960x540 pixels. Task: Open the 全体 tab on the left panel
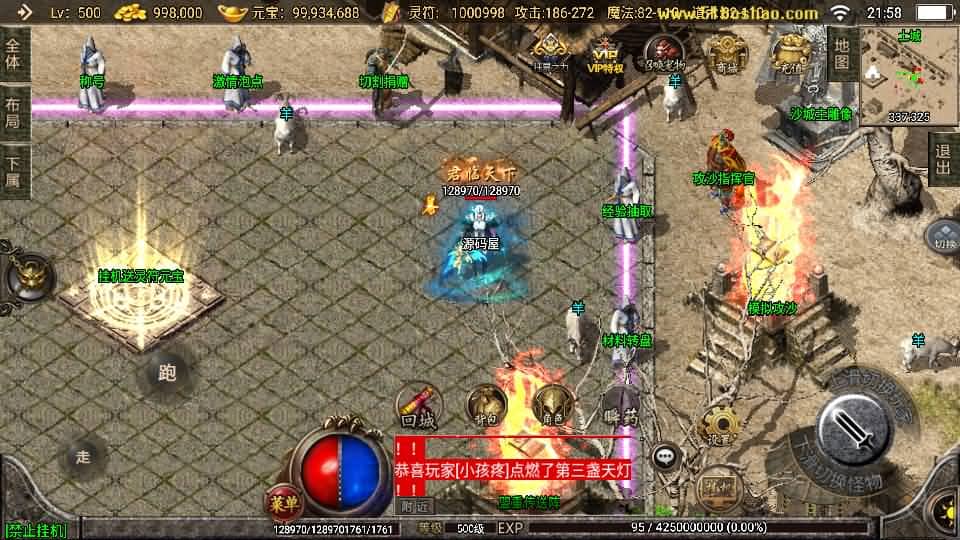tap(13, 55)
